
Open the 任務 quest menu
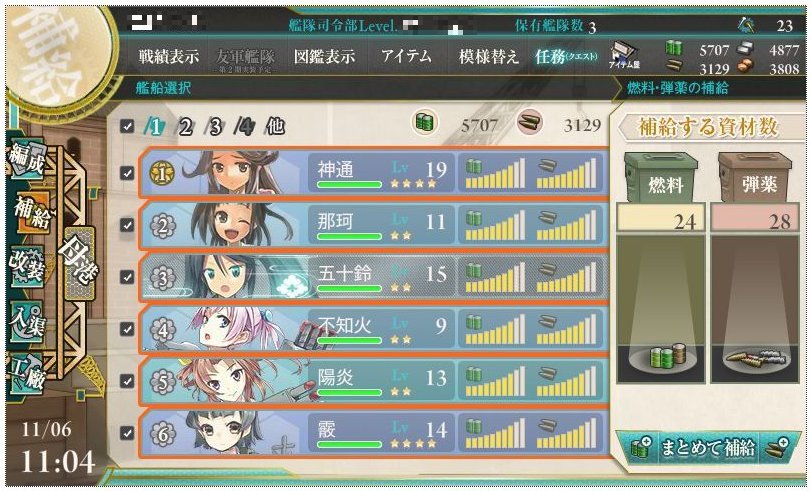[565, 57]
